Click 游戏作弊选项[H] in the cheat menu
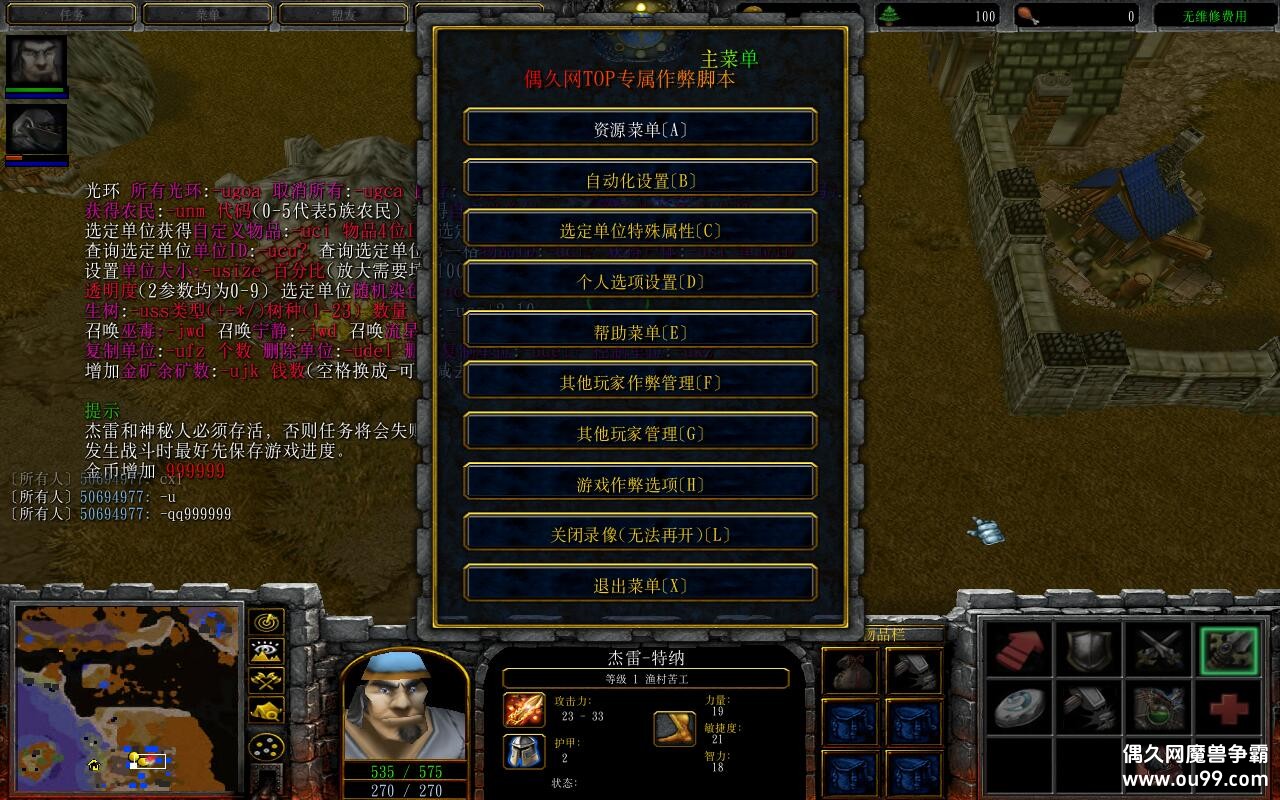Screen dimensions: 1280x800 (x=640, y=482)
